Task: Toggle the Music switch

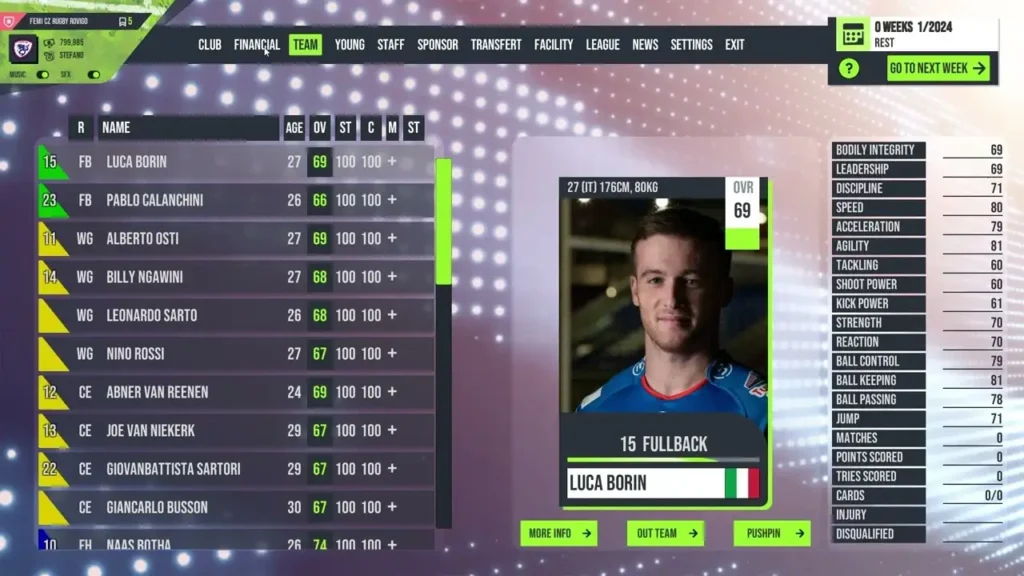Action: pos(43,74)
